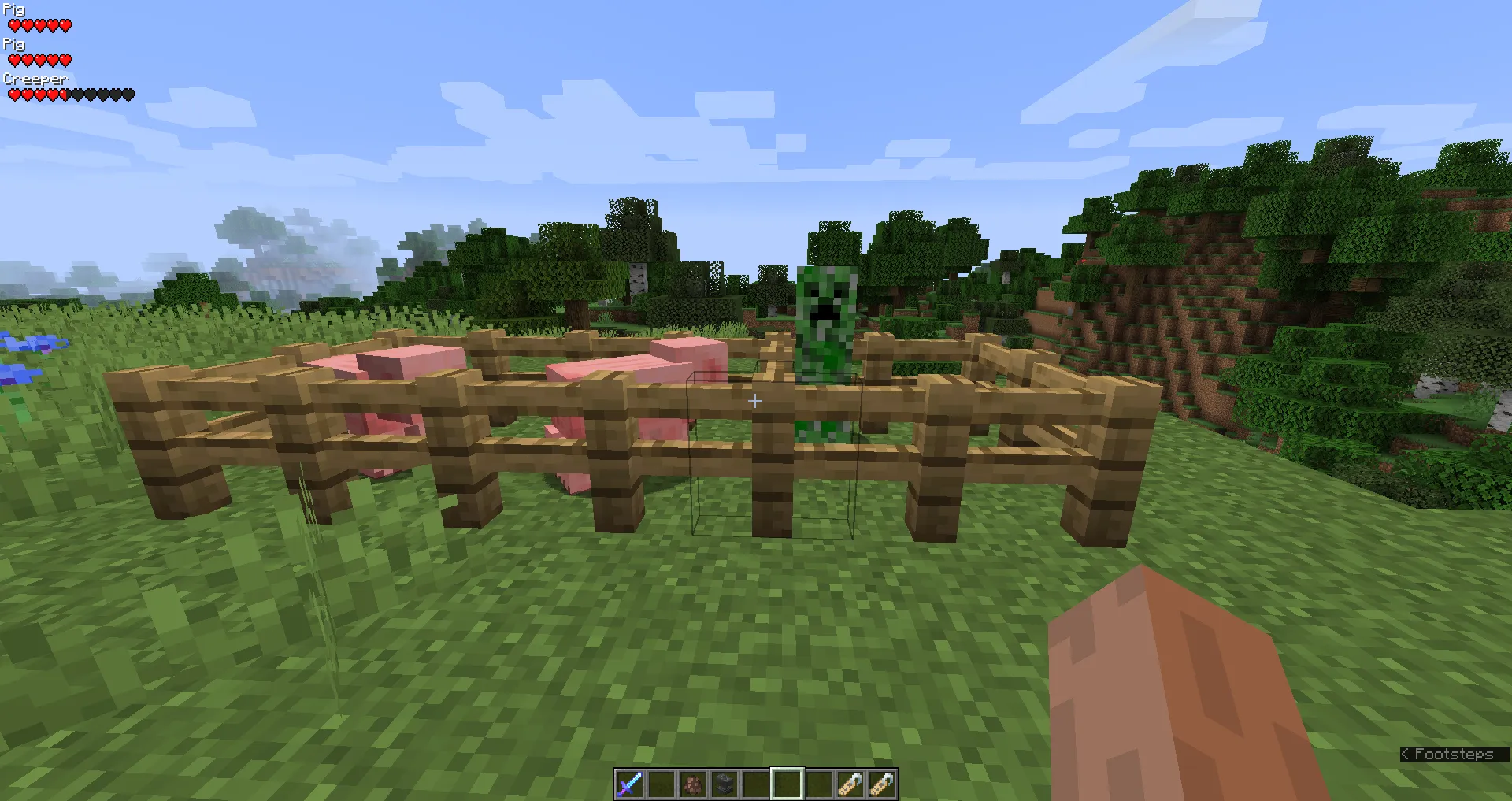Viewport: 1512px width, 801px height.
Task: Select the gunpowder item in the hotbar
Action: [x=693, y=784]
